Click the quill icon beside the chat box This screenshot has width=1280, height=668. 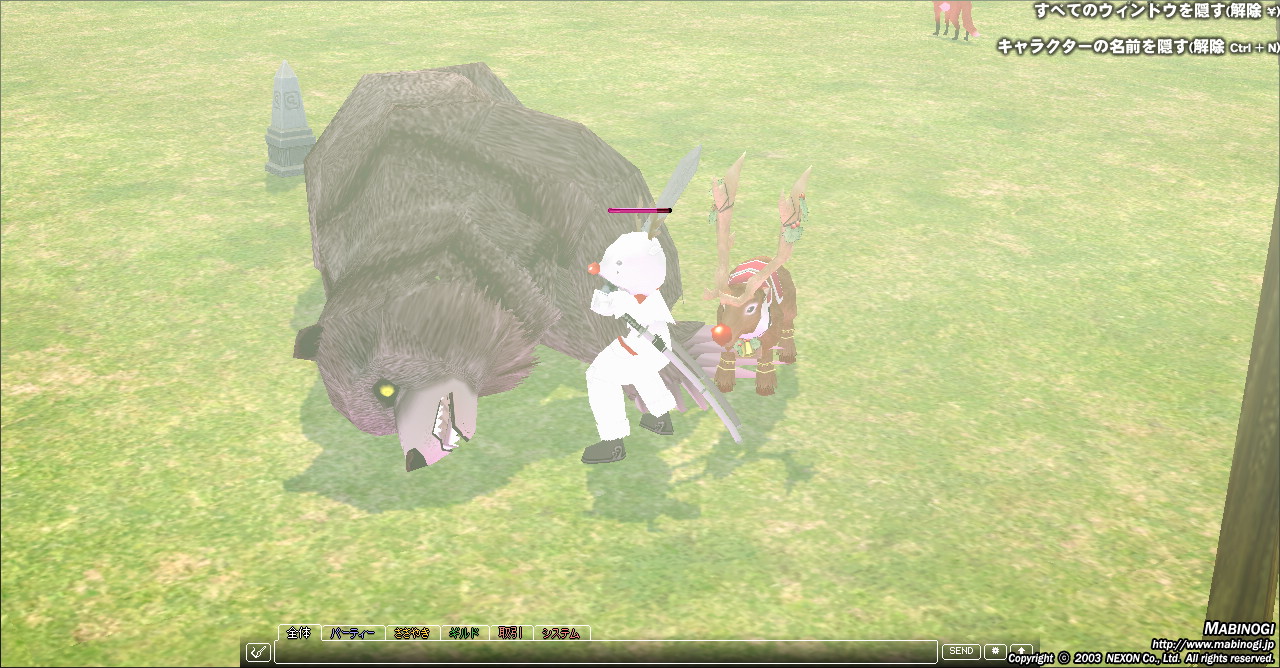(x=258, y=652)
